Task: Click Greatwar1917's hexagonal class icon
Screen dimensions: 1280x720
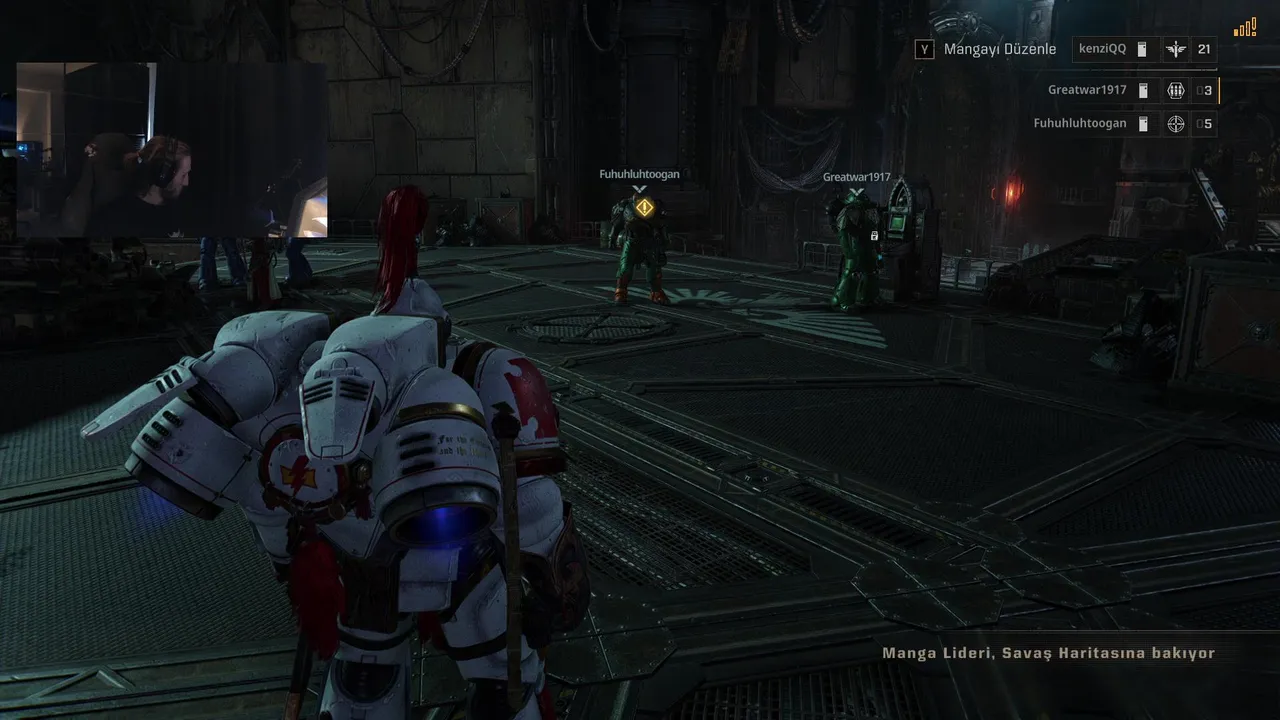Action: point(1176,90)
